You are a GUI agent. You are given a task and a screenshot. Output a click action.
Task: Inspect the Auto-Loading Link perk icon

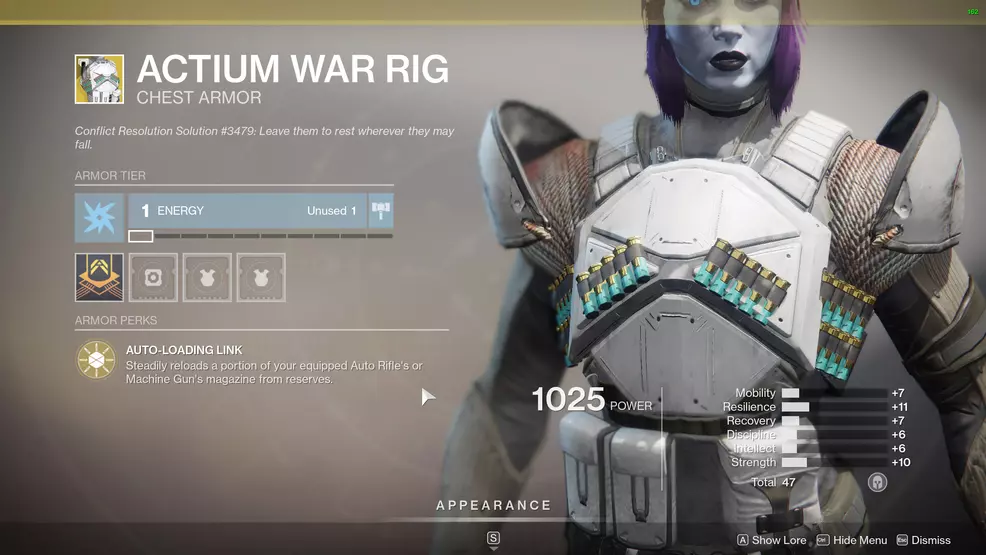point(96,360)
